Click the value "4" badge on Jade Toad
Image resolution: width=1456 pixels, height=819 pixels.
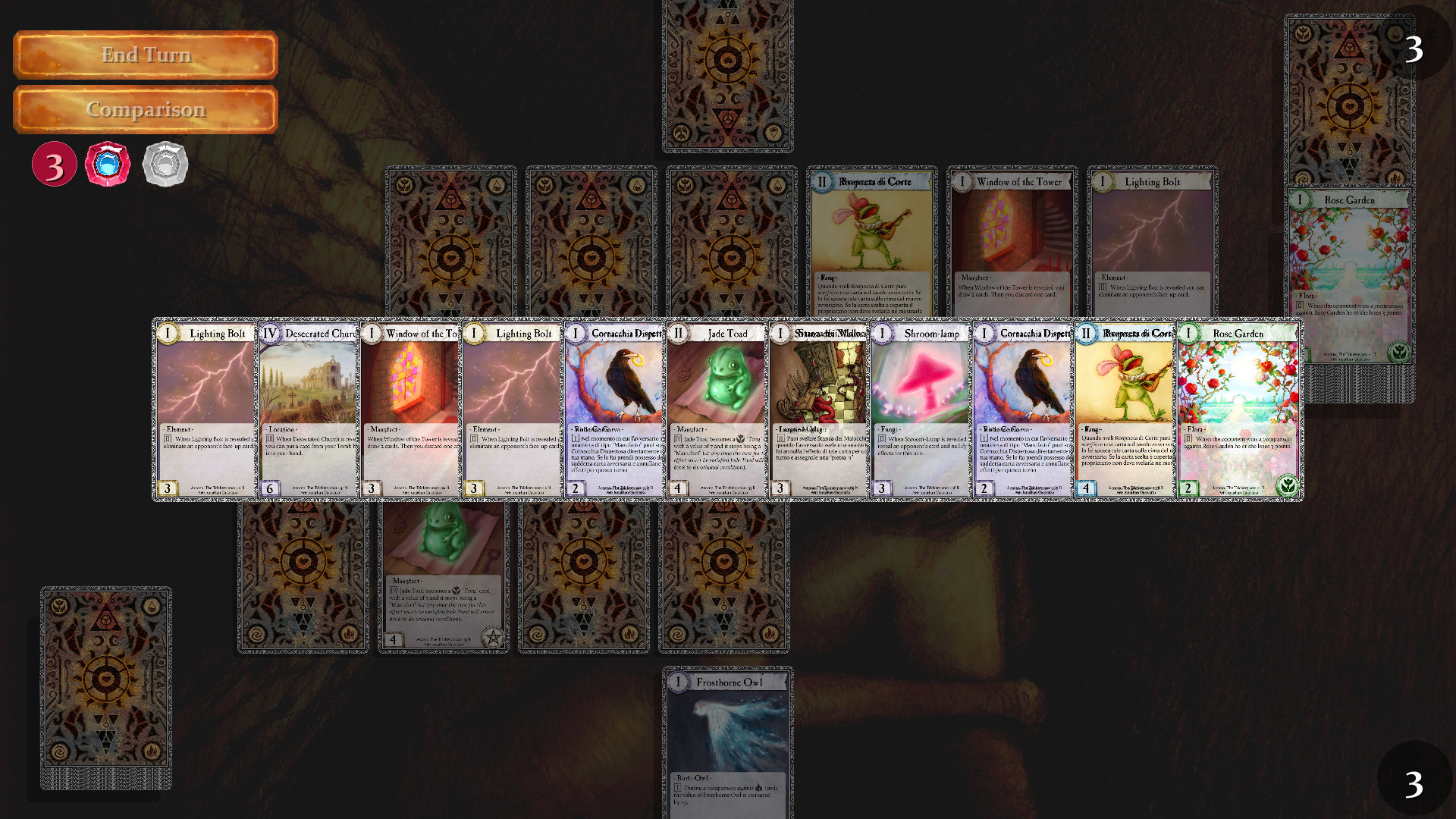(x=677, y=488)
